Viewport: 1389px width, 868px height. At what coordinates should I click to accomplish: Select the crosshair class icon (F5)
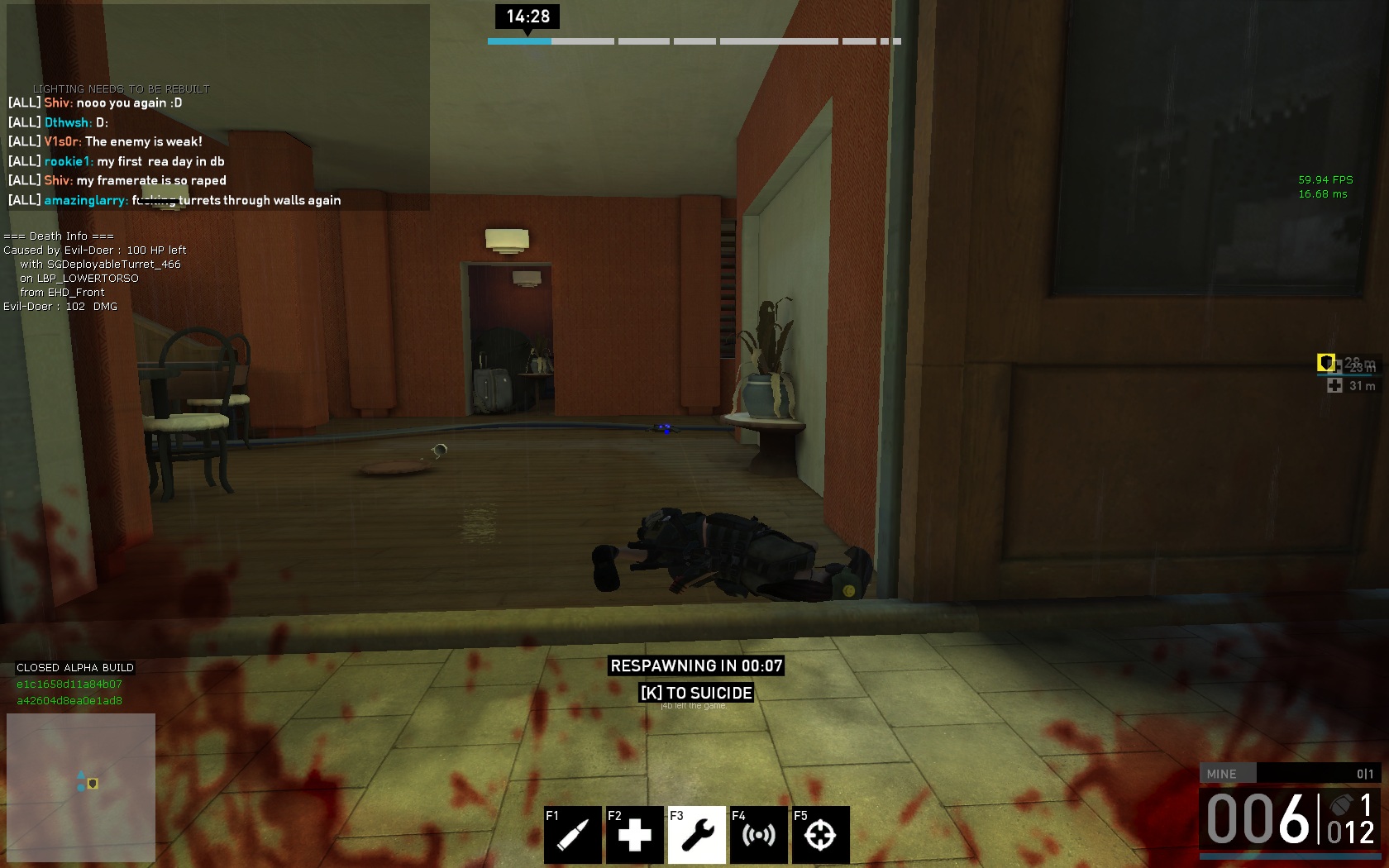coord(820,834)
